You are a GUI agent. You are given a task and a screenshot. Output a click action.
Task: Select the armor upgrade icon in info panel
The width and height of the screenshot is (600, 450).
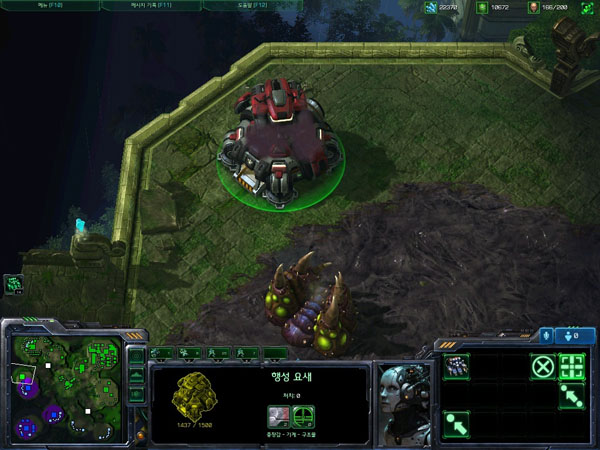301,415
